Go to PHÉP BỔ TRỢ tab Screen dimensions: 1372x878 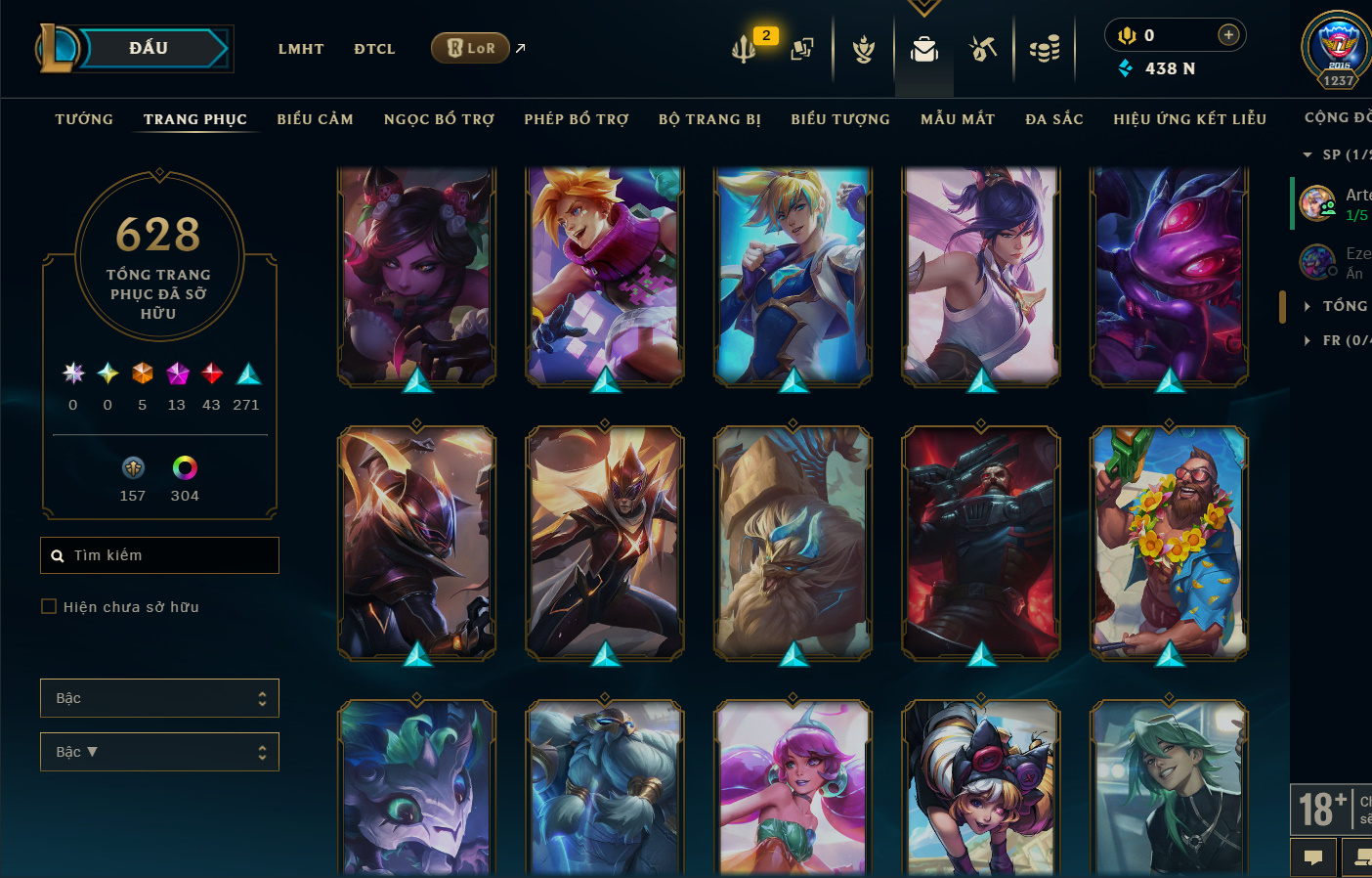point(577,119)
